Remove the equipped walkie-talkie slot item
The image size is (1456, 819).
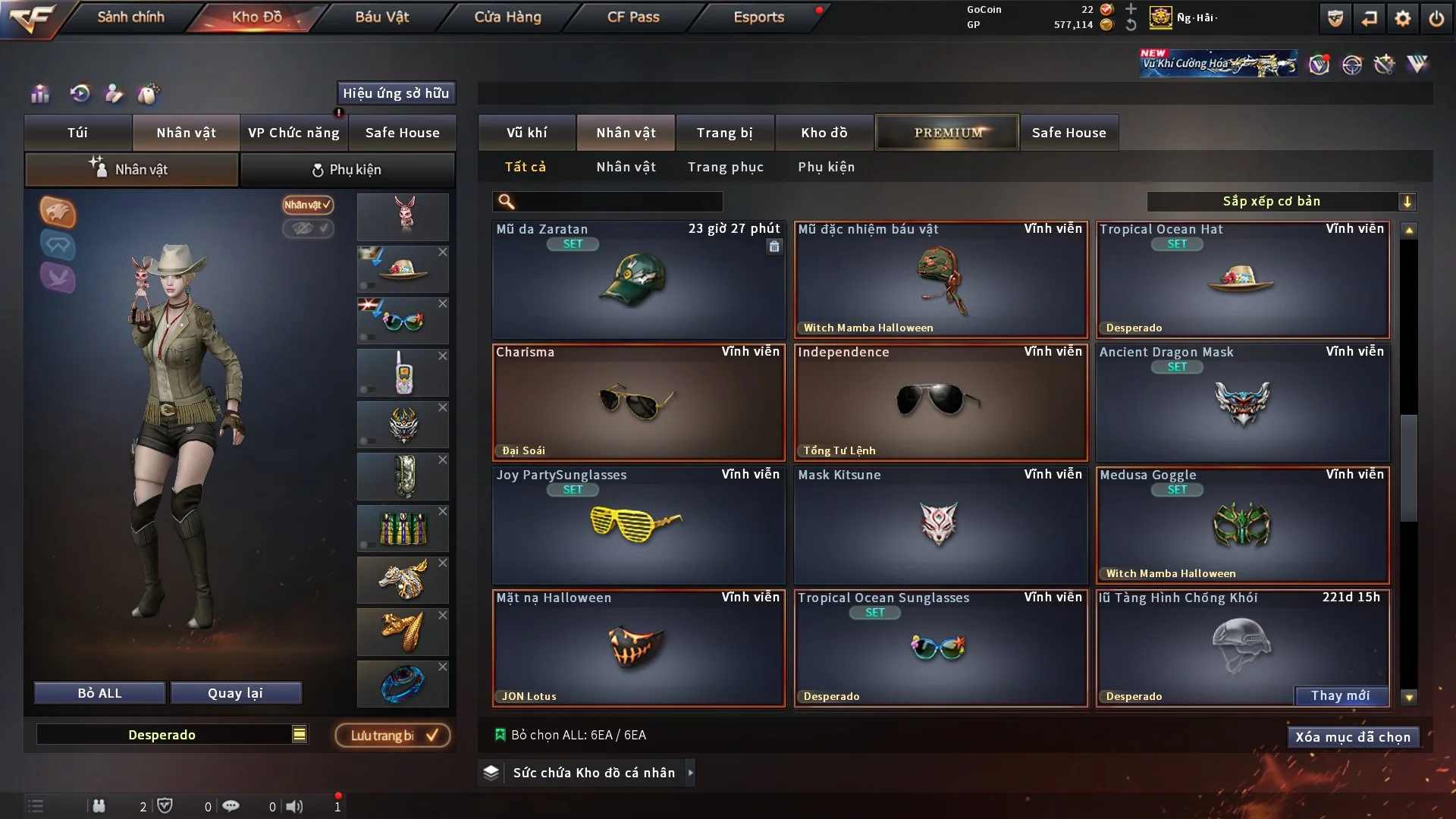point(443,356)
